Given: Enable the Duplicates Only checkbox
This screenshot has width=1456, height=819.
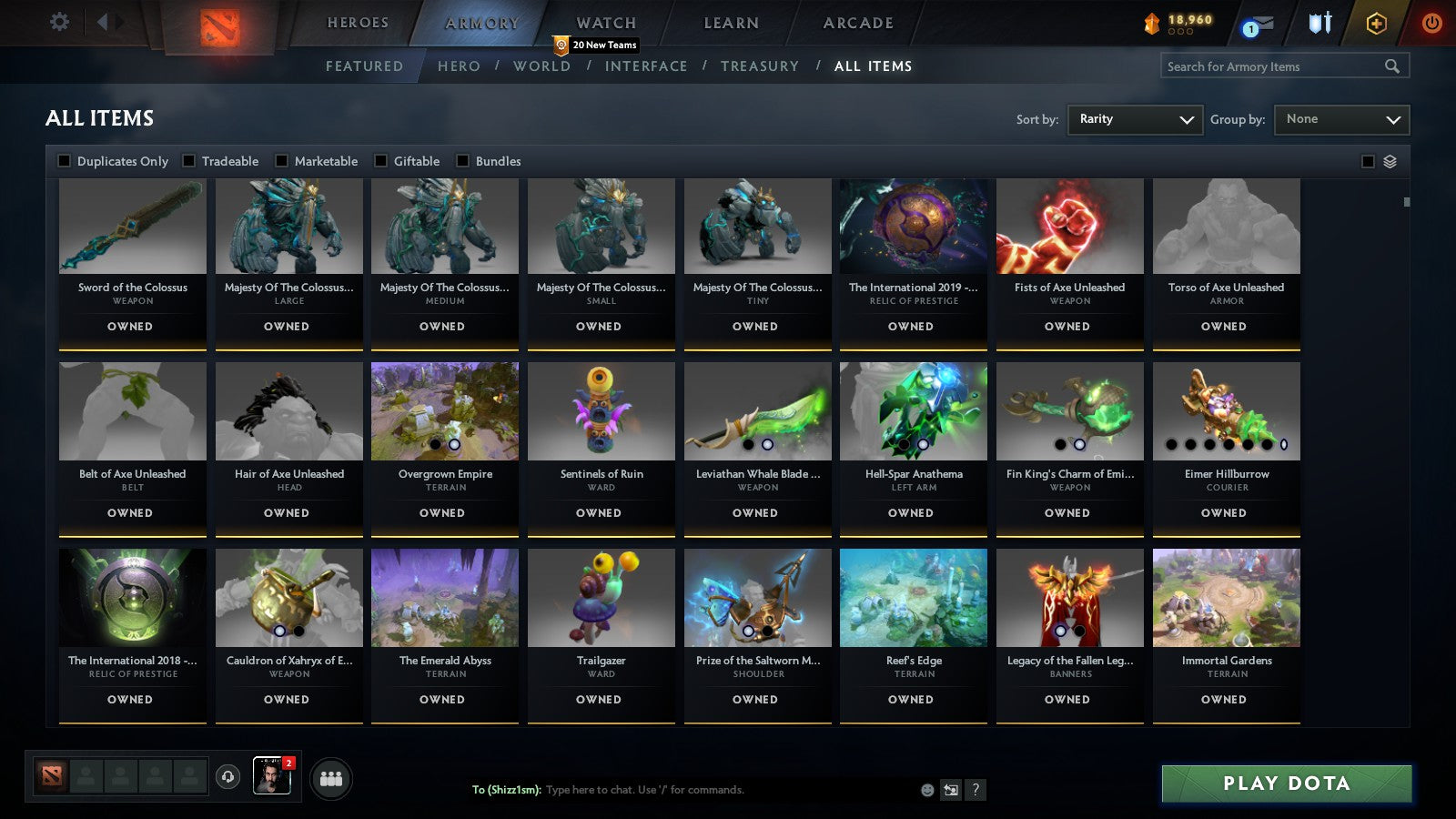Looking at the screenshot, I should pos(65,160).
